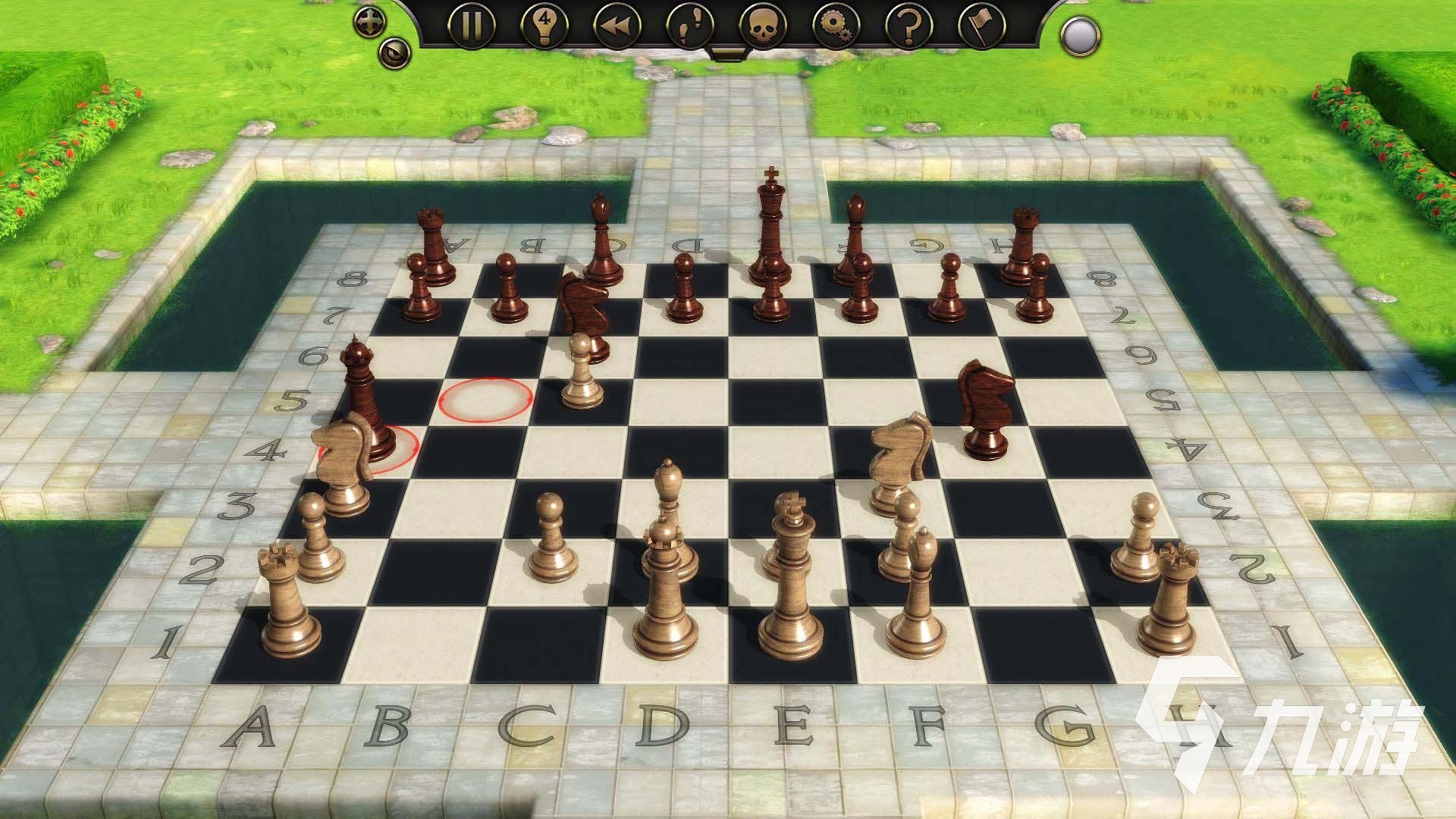This screenshot has width=1456, height=819.
Task: Request a hint with the lightbulb icon
Action: (x=544, y=24)
